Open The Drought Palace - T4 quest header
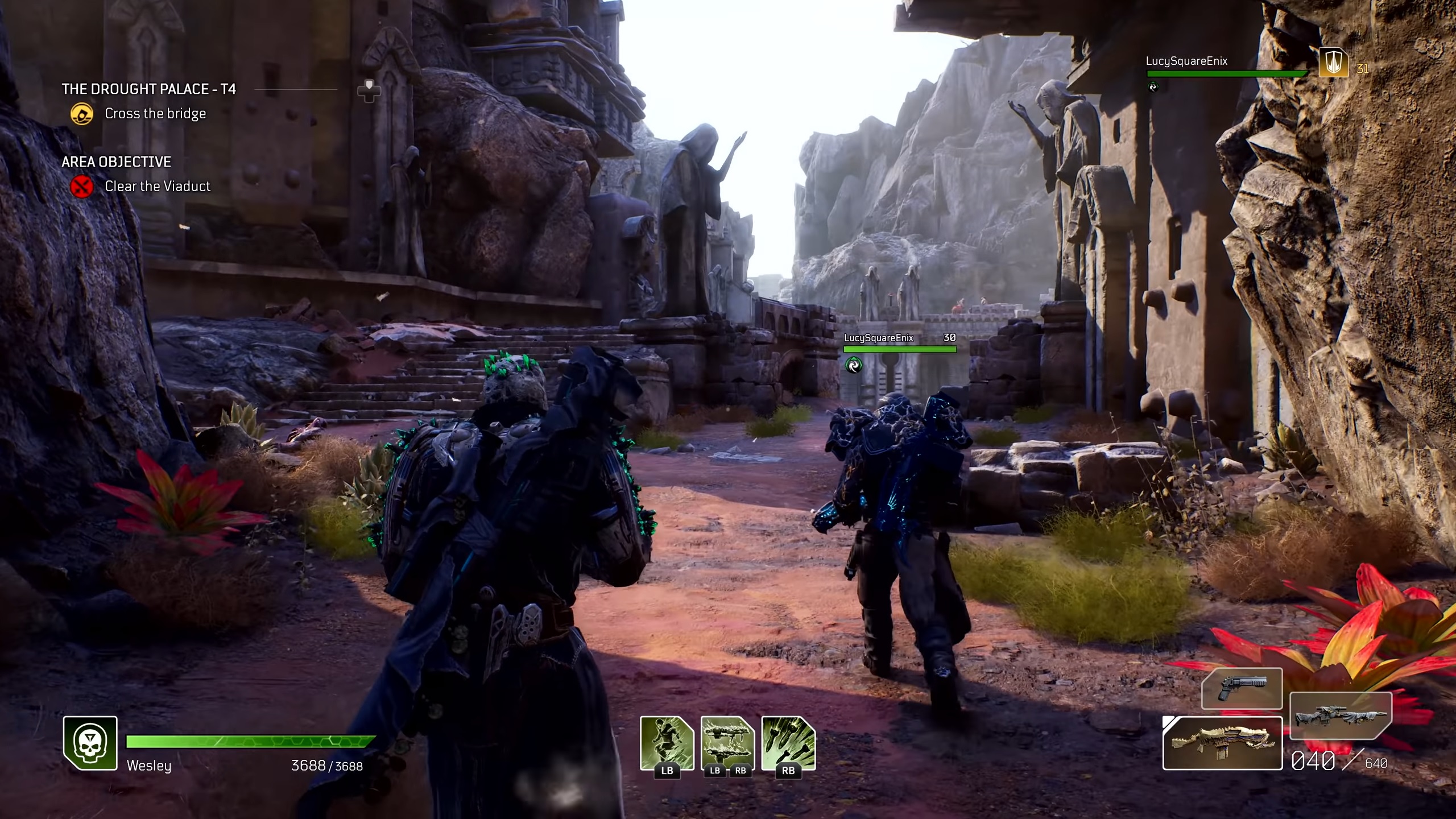The width and height of the screenshot is (1456, 819). 148,89
